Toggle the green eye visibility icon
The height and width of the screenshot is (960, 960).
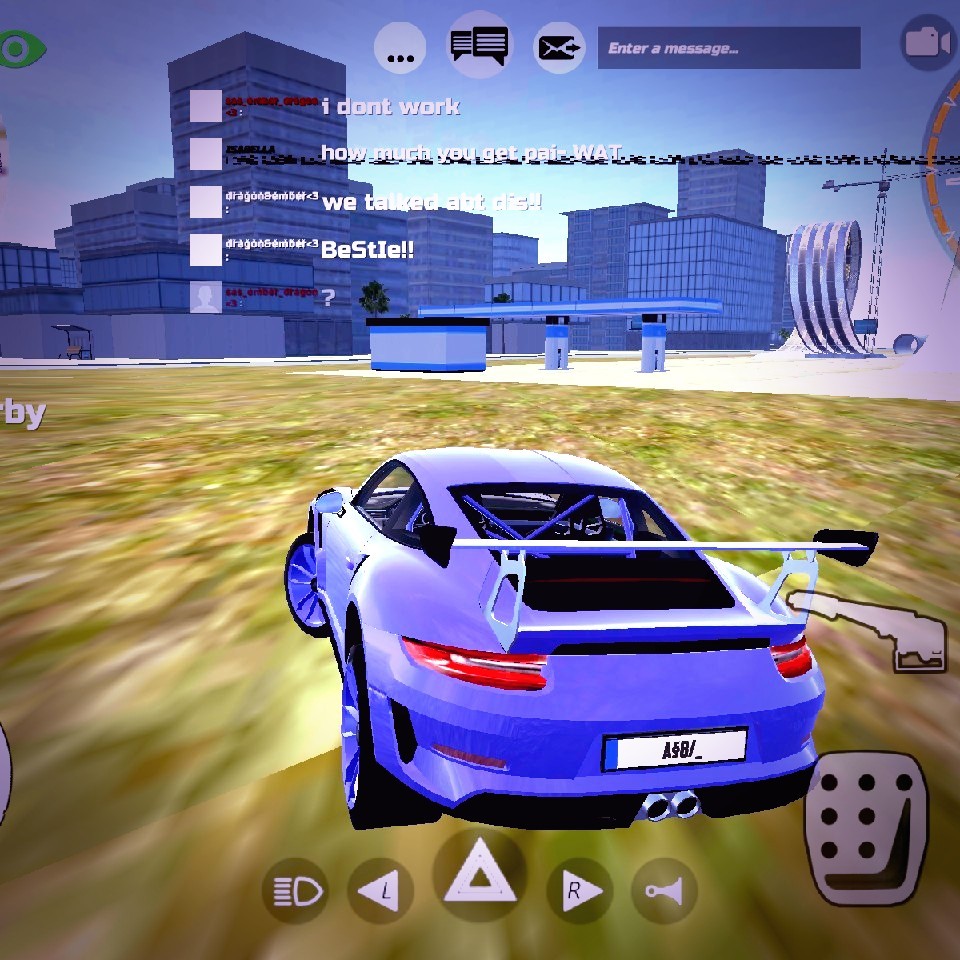coord(20,48)
